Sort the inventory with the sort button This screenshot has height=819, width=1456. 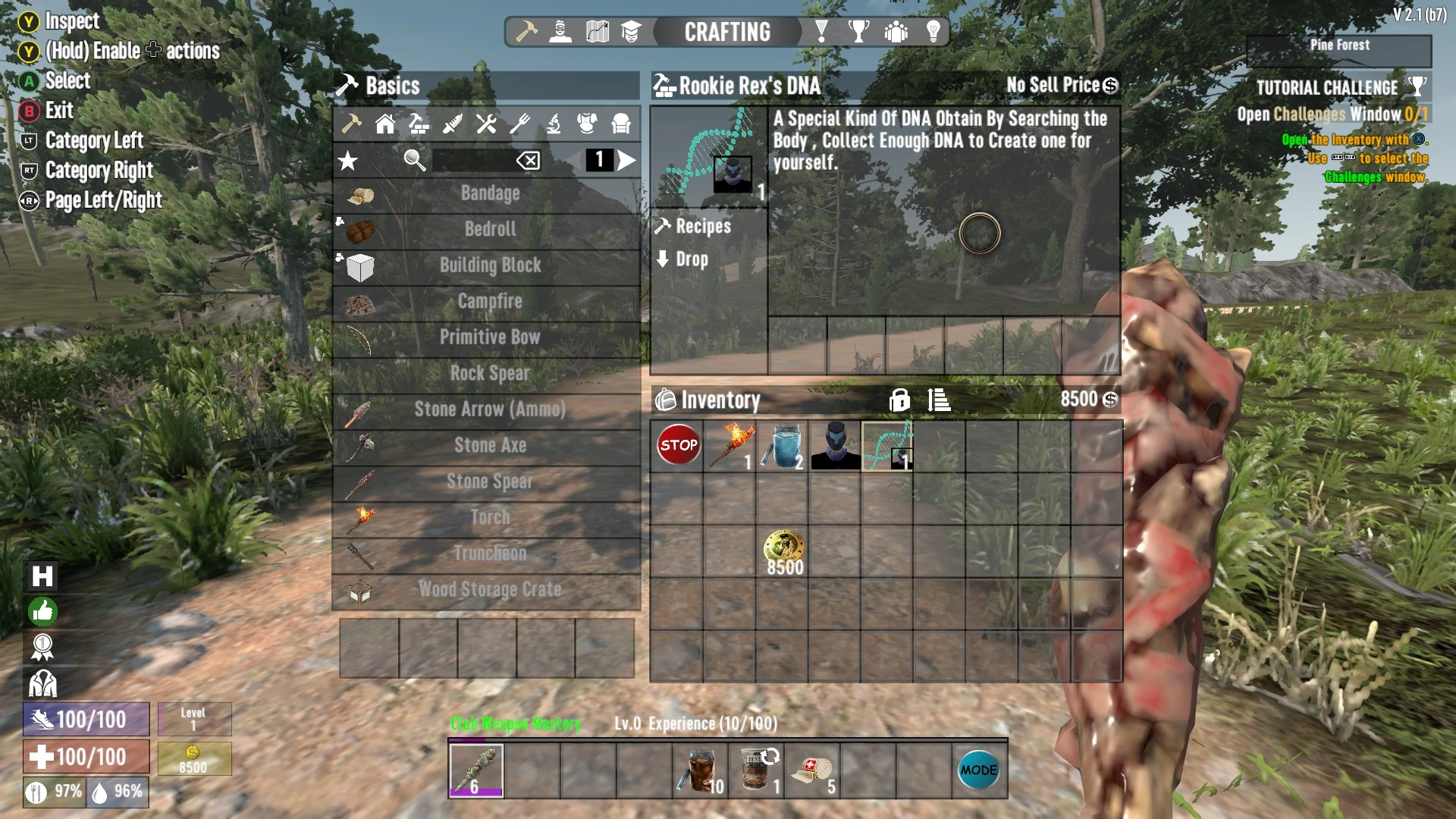coord(938,400)
